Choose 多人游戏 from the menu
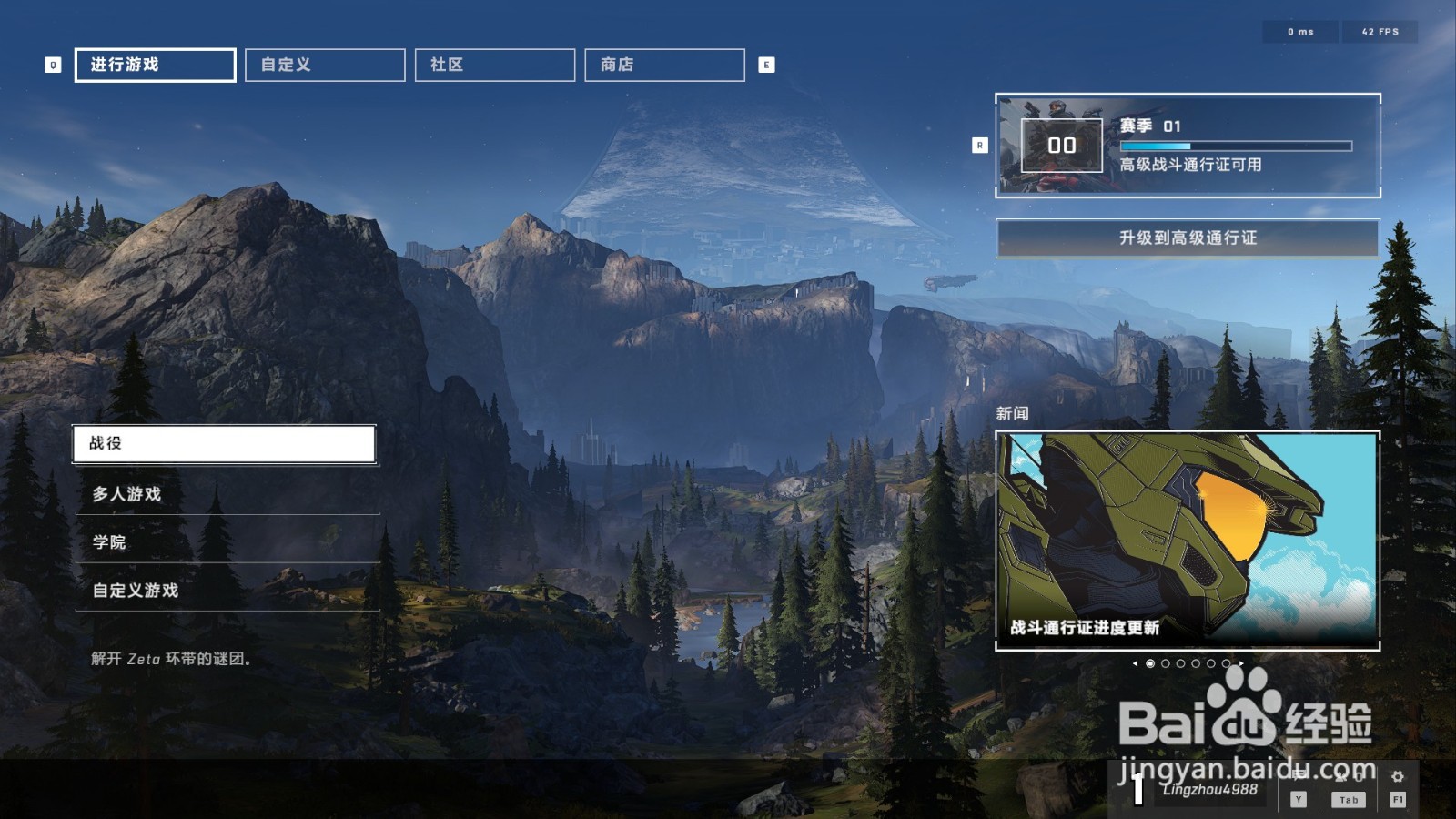This screenshot has height=819, width=1456. click(x=227, y=494)
